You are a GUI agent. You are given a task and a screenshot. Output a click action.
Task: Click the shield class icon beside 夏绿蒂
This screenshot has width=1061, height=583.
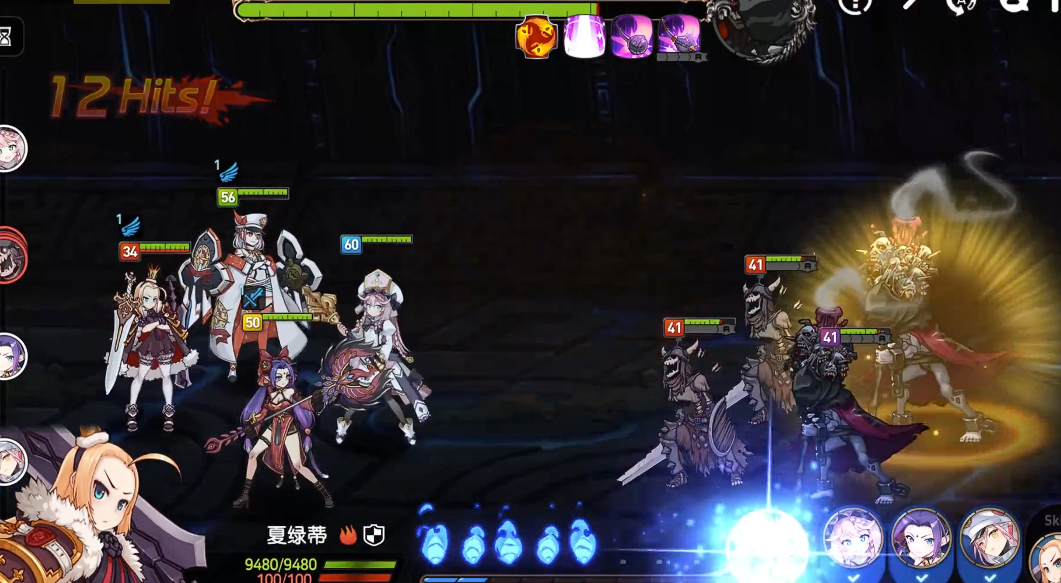(374, 536)
